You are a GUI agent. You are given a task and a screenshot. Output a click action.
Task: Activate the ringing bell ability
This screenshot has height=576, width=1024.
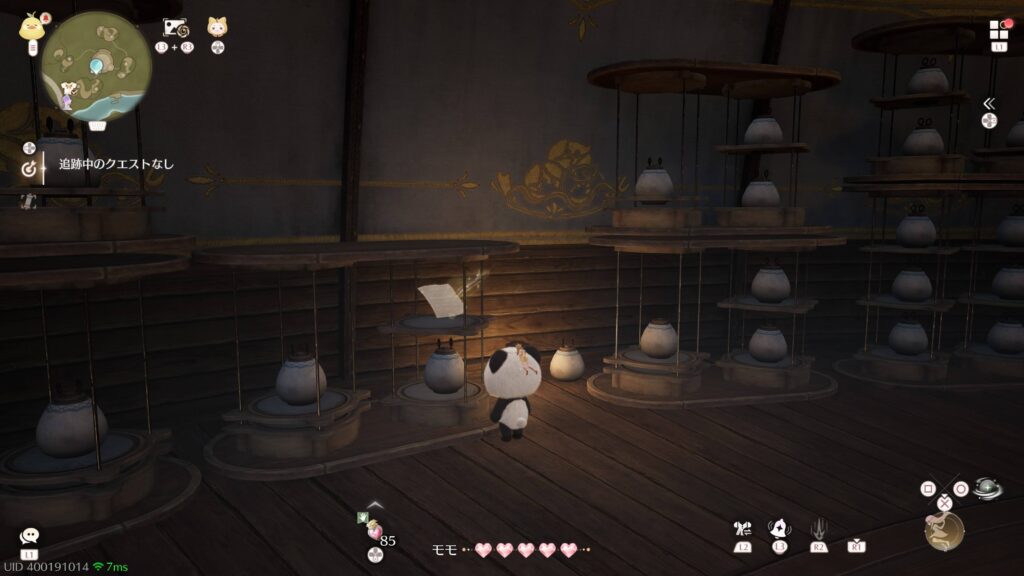click(779, 528)
